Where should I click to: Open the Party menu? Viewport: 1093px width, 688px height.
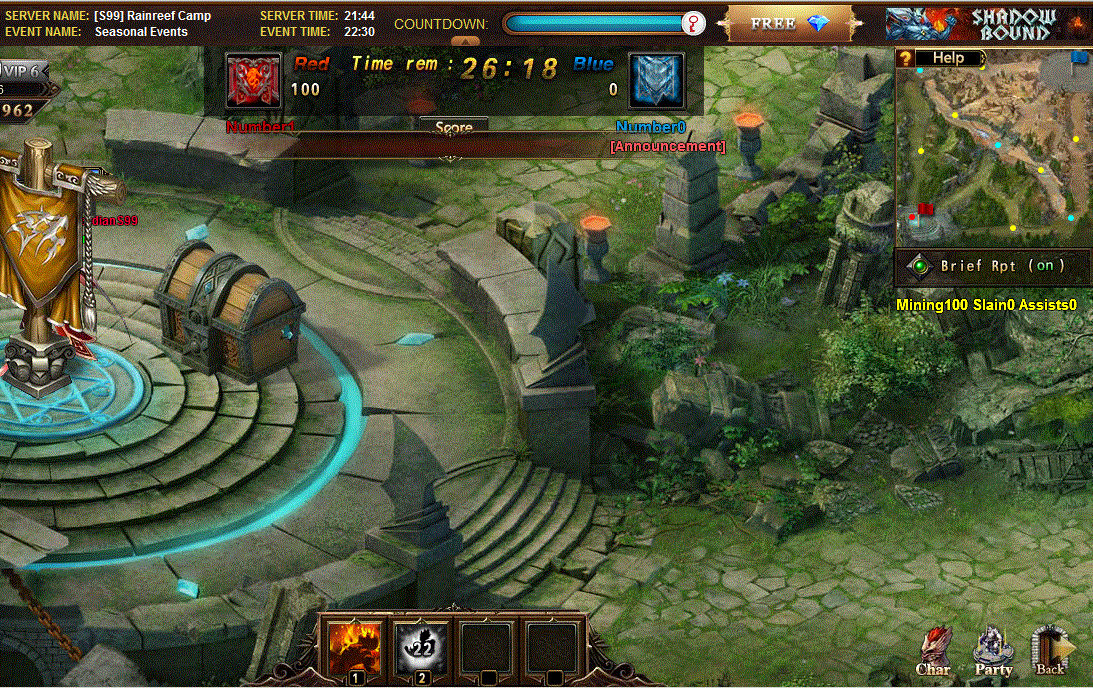993,652
